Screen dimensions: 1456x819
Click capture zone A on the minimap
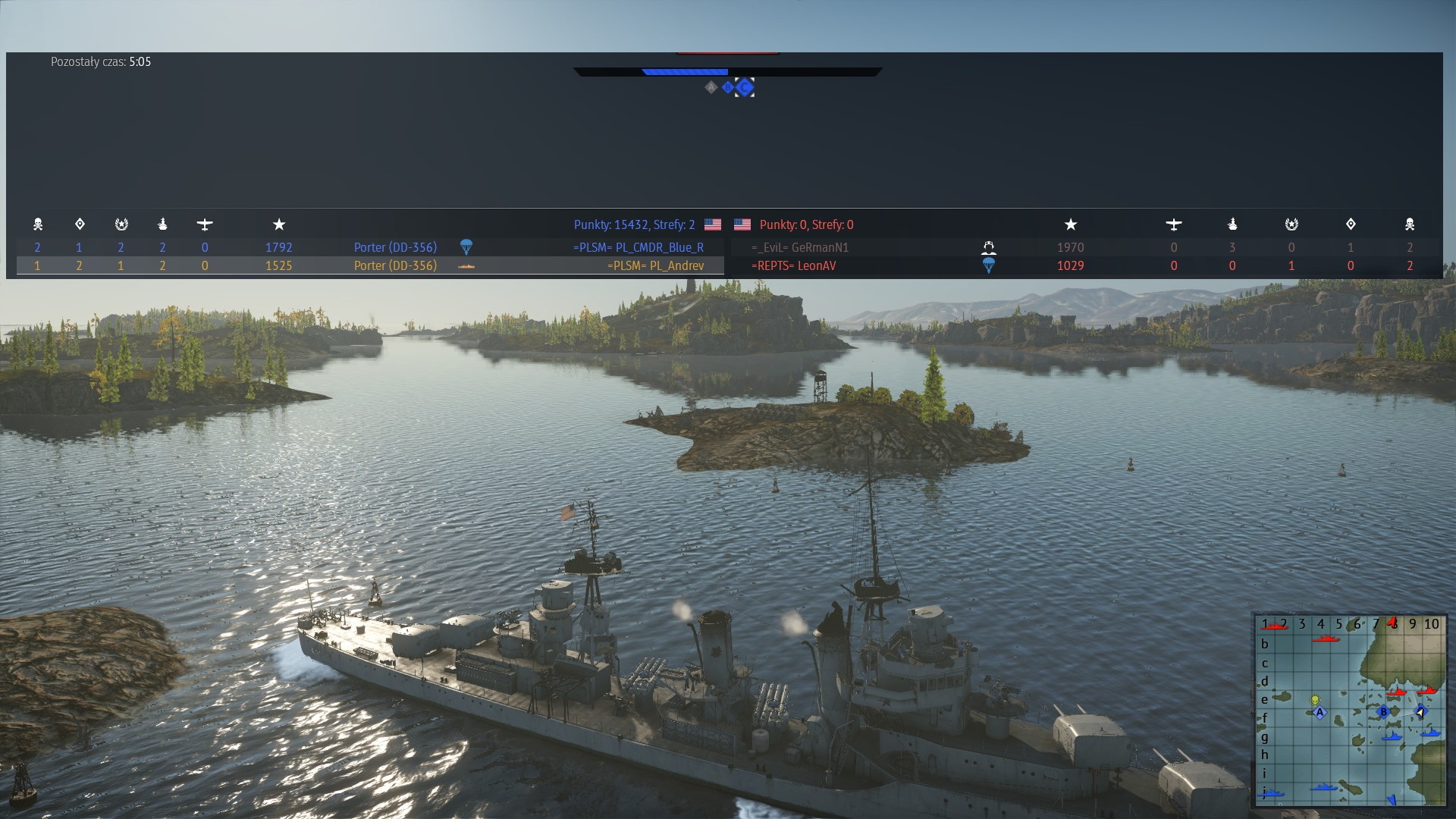click(x=1319, y=713)
